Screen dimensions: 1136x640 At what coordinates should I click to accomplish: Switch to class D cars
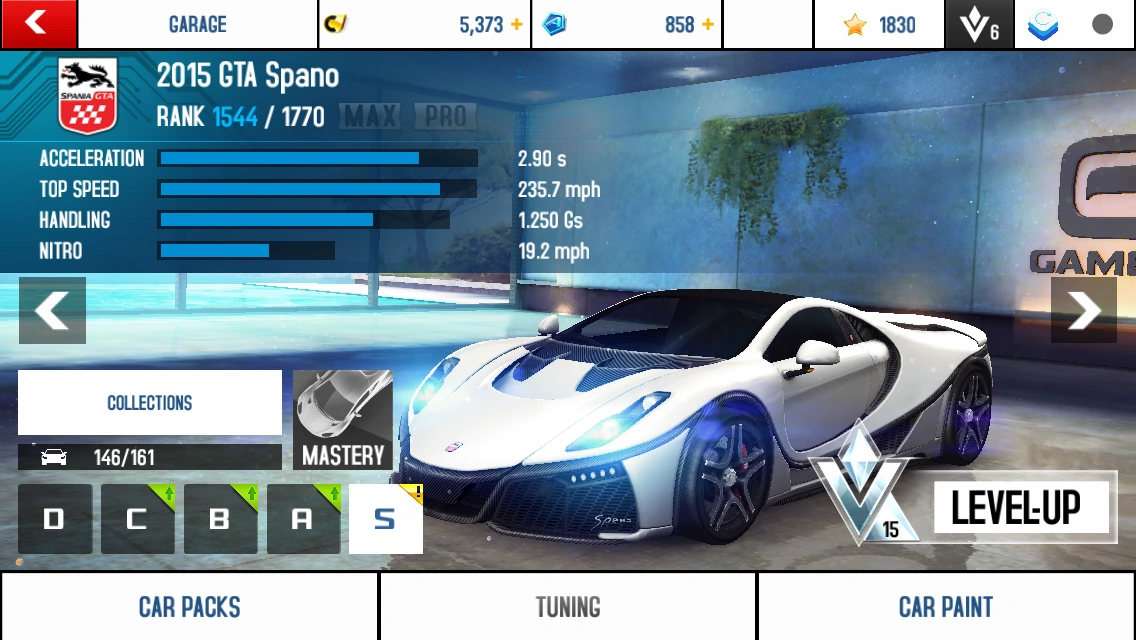point(55,519)
